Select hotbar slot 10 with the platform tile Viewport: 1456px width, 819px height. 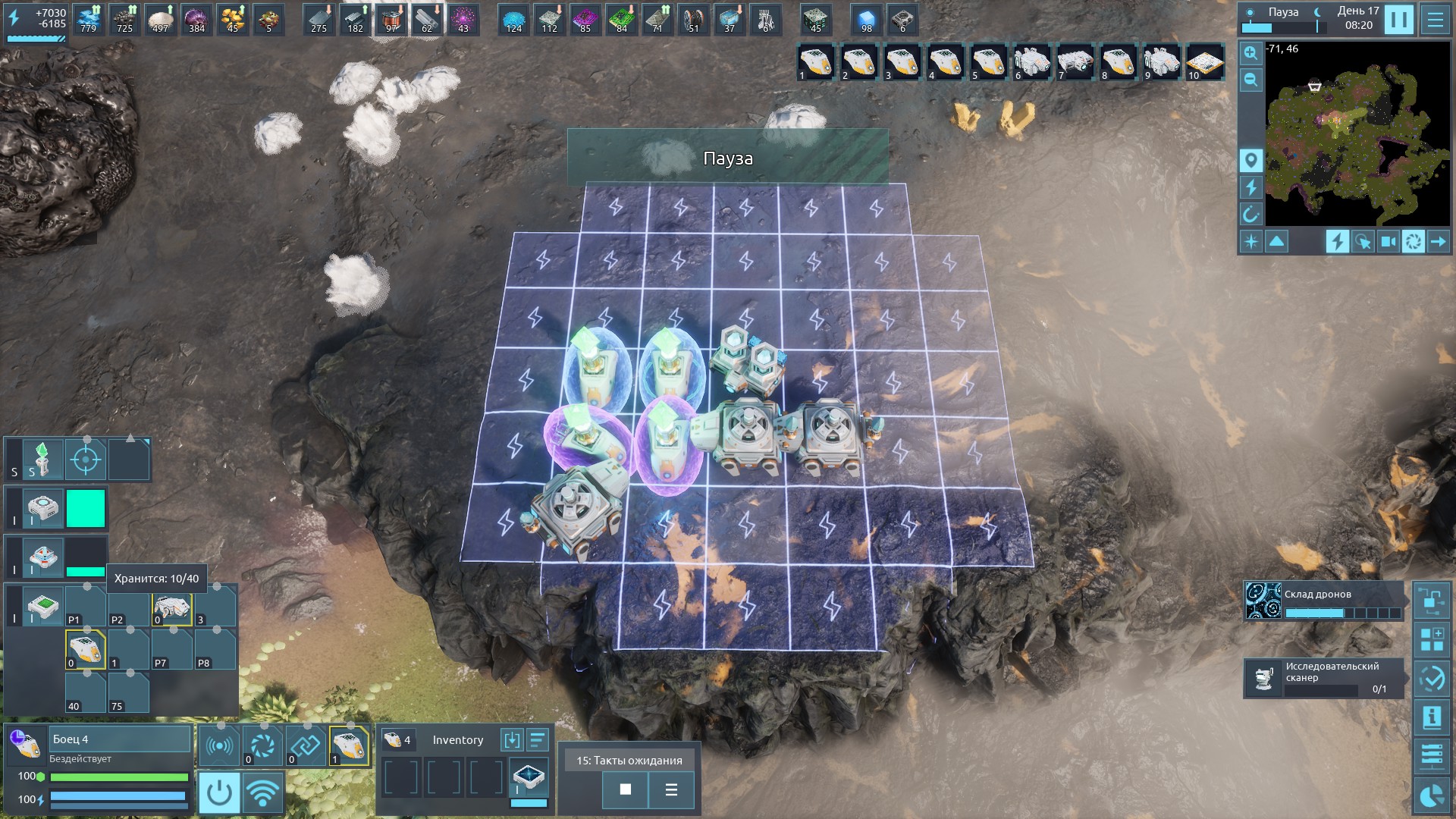pos(1204,62)
